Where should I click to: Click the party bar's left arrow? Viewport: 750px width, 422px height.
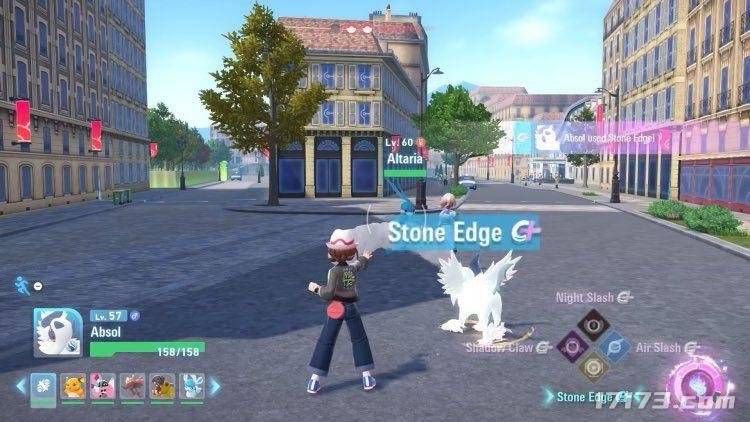(x=19, y=386)
